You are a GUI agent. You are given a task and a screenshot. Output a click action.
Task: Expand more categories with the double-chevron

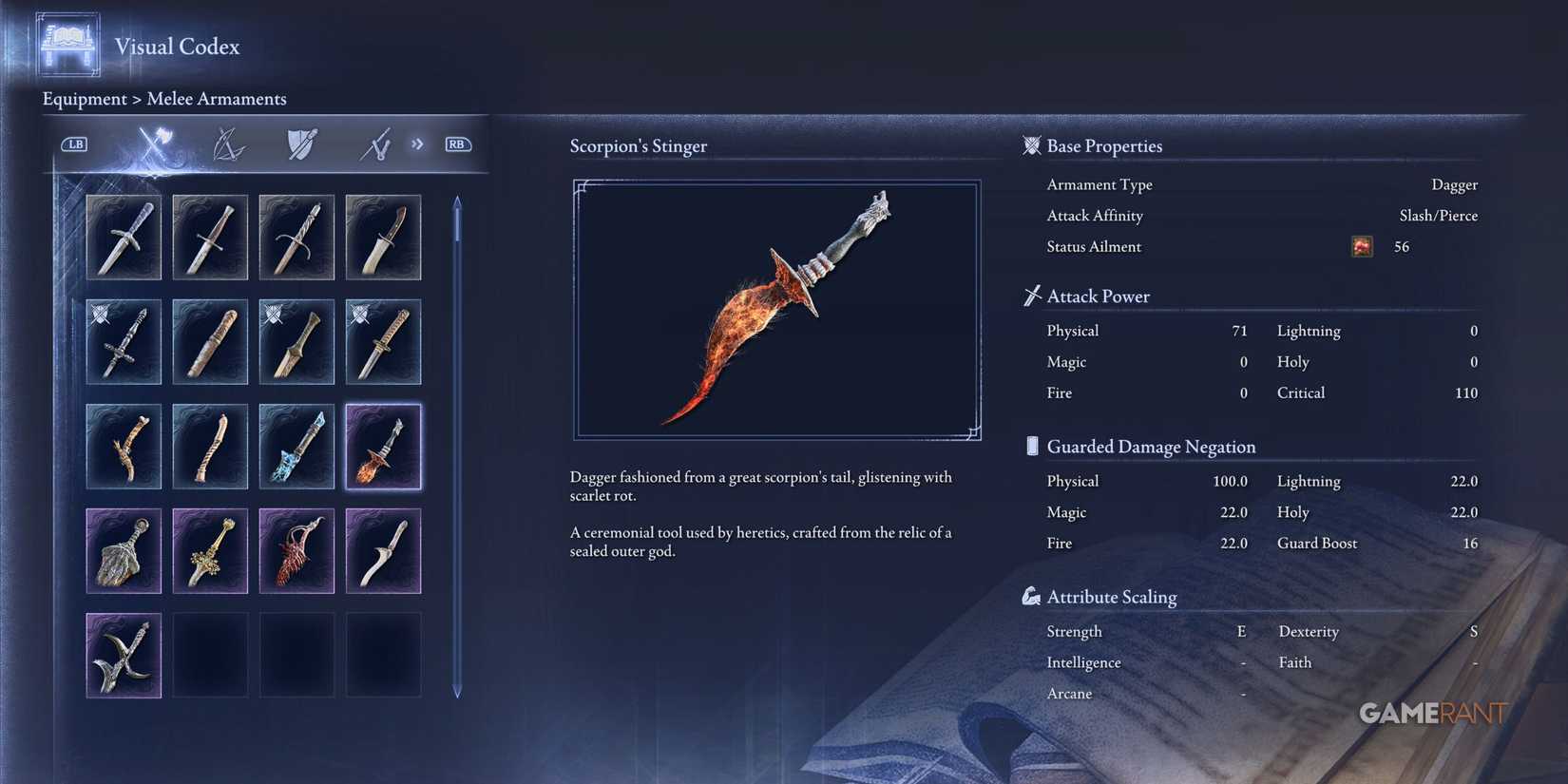coord(416,143)
